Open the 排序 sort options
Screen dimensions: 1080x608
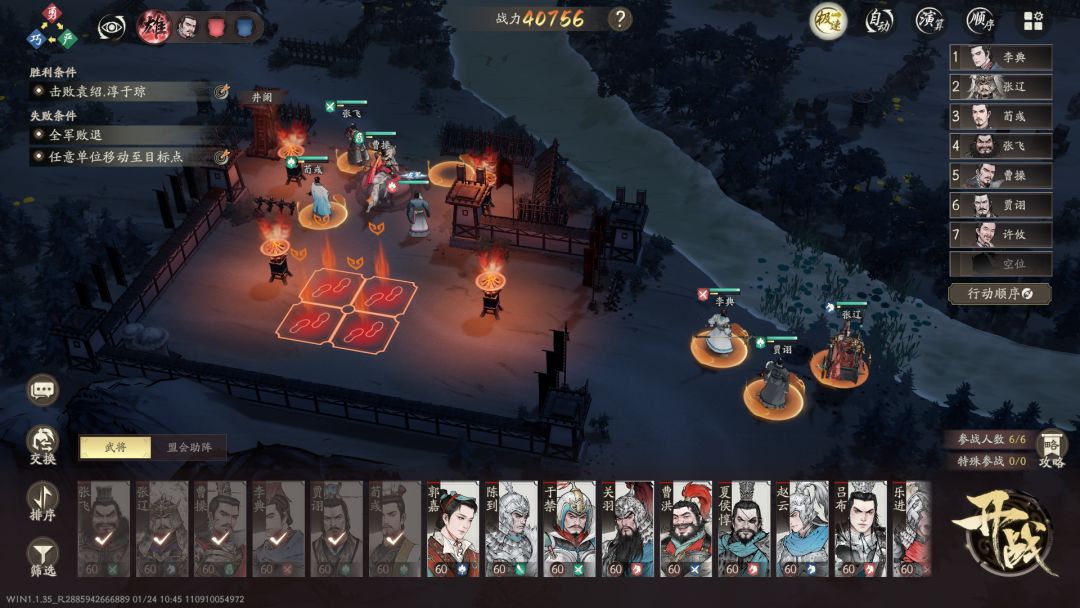(43, 501)
